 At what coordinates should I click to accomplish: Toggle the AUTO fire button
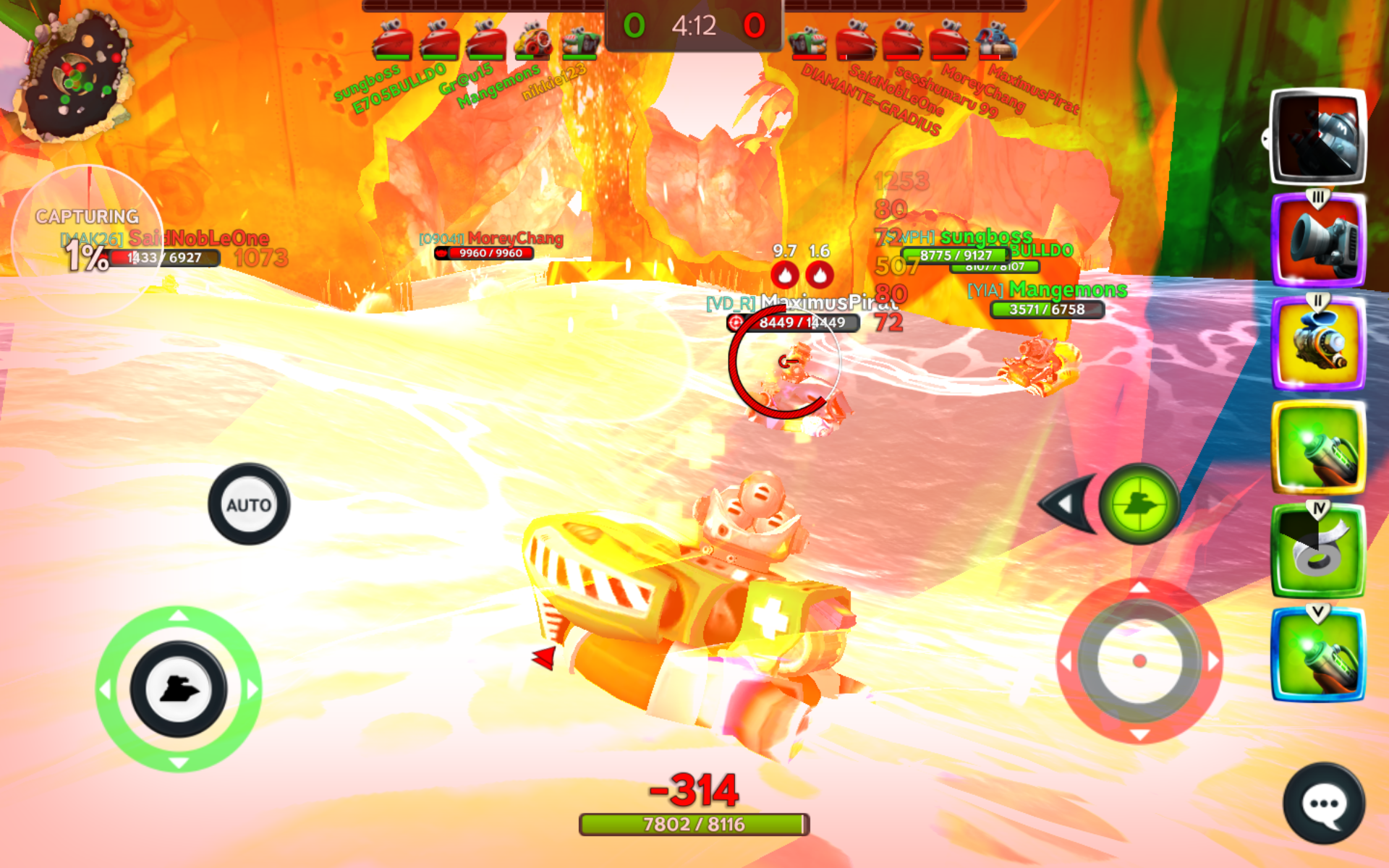coord(249,504)
